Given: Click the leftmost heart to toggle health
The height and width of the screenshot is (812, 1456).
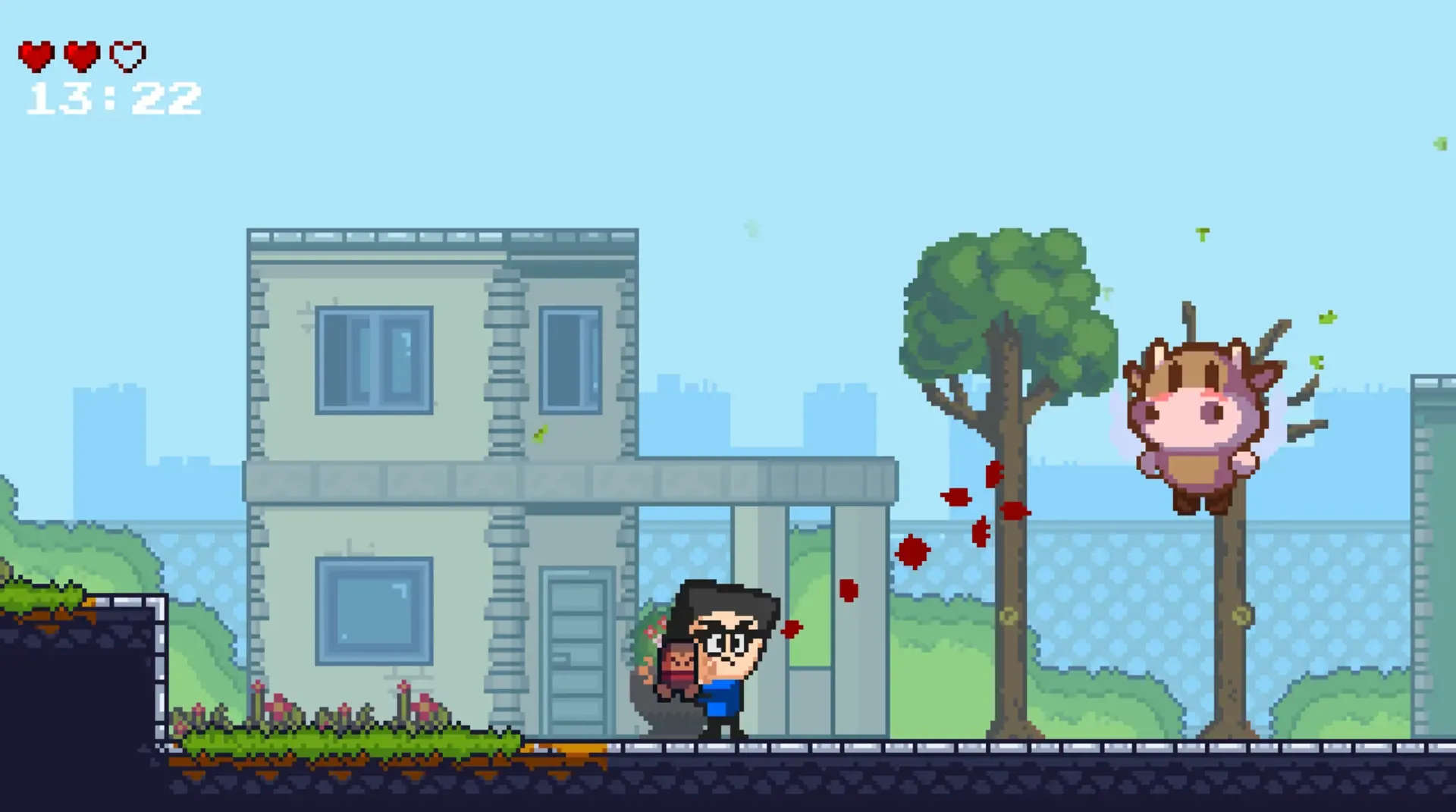Looking at the screenshot, I should pyautogui.click(x=36, y=55).
